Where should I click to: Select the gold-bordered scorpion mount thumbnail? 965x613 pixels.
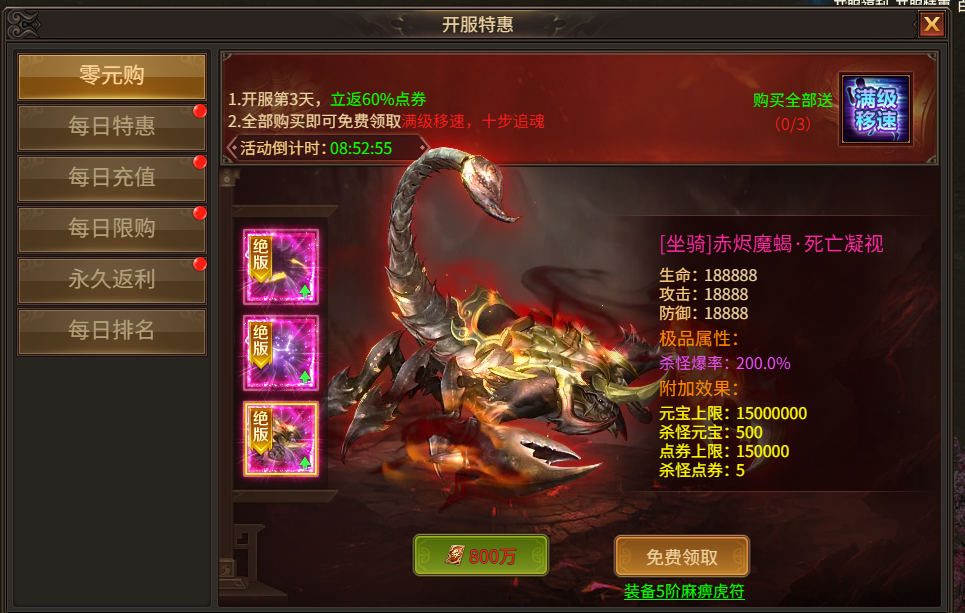(281, 438)
